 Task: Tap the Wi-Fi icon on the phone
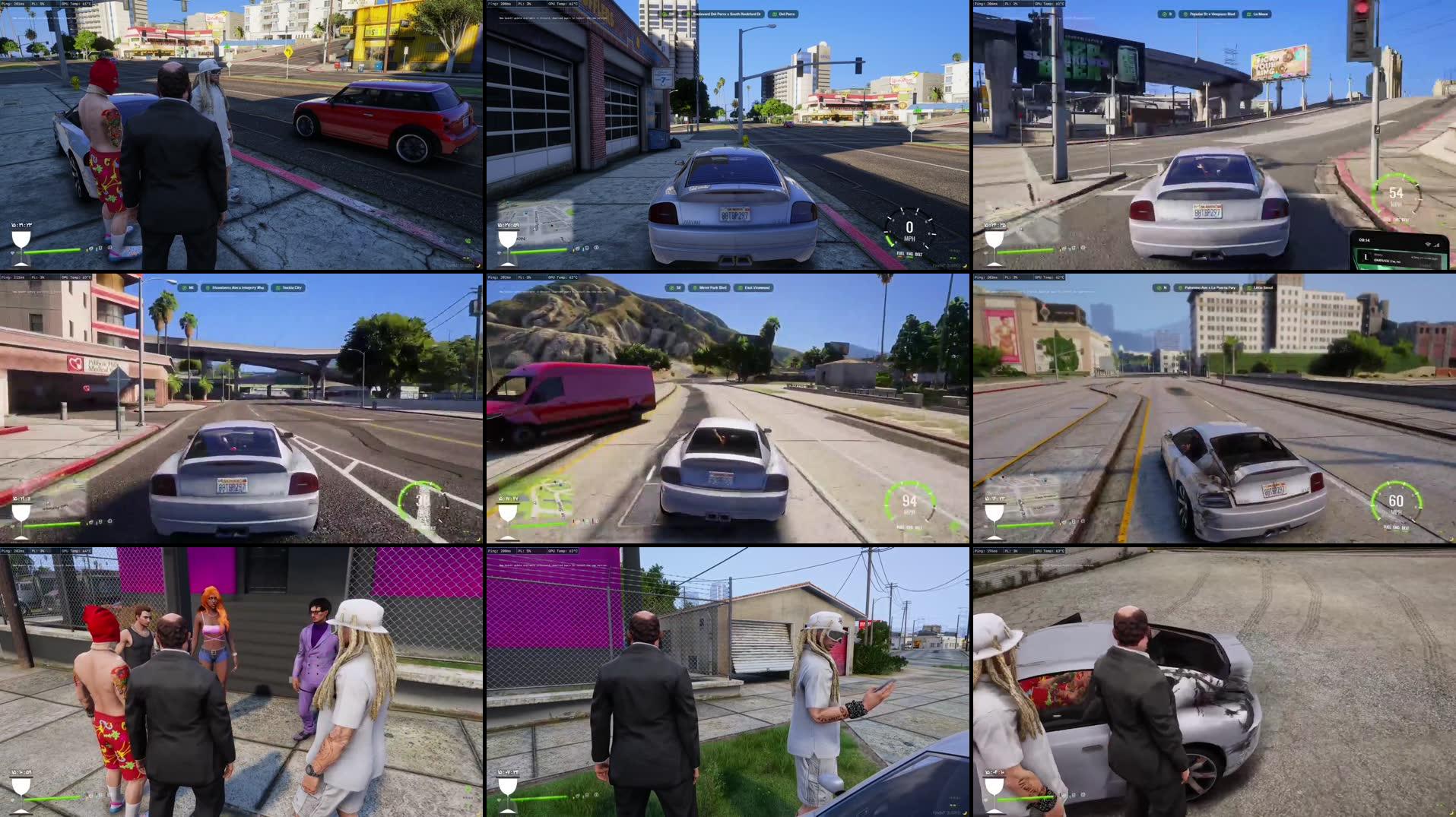[1427, 245]
